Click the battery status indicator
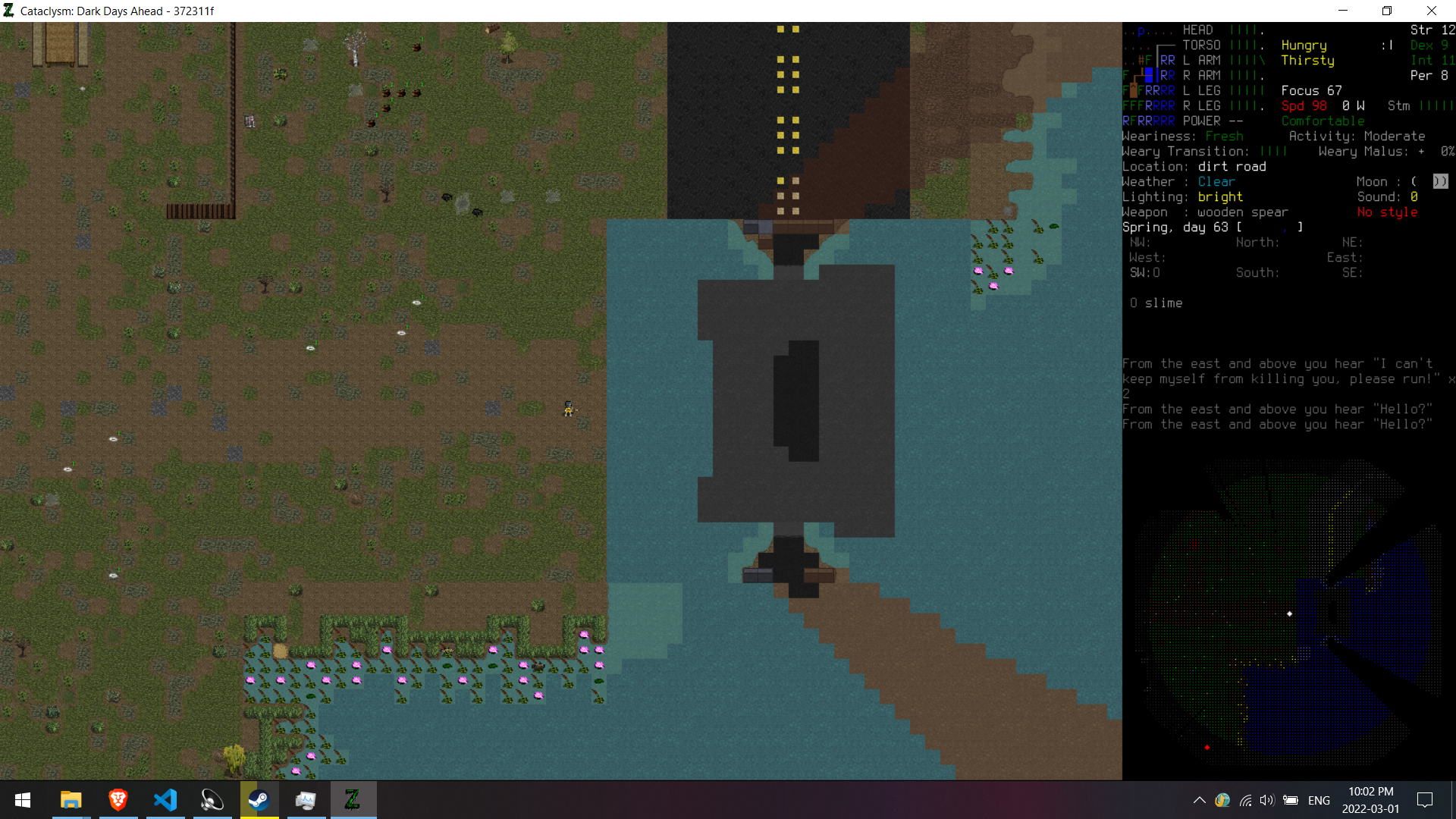 [x=1291, y=800]
